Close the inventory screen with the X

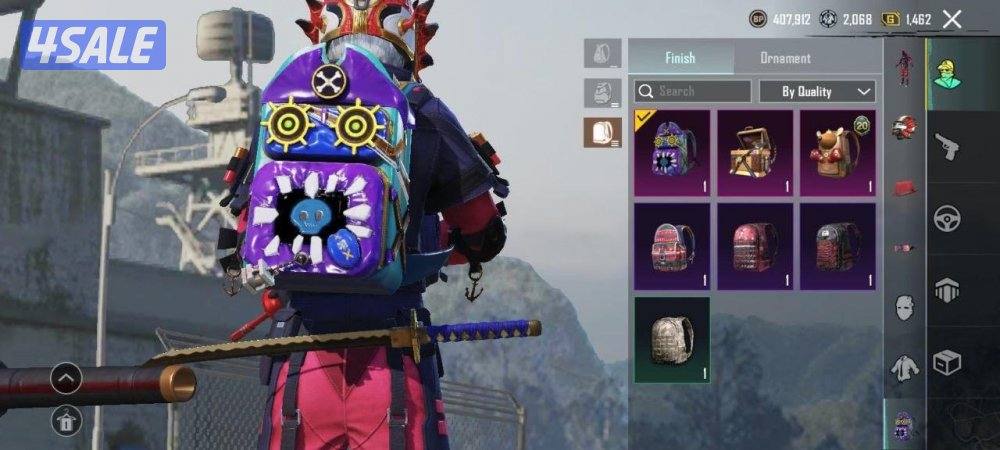952,19
